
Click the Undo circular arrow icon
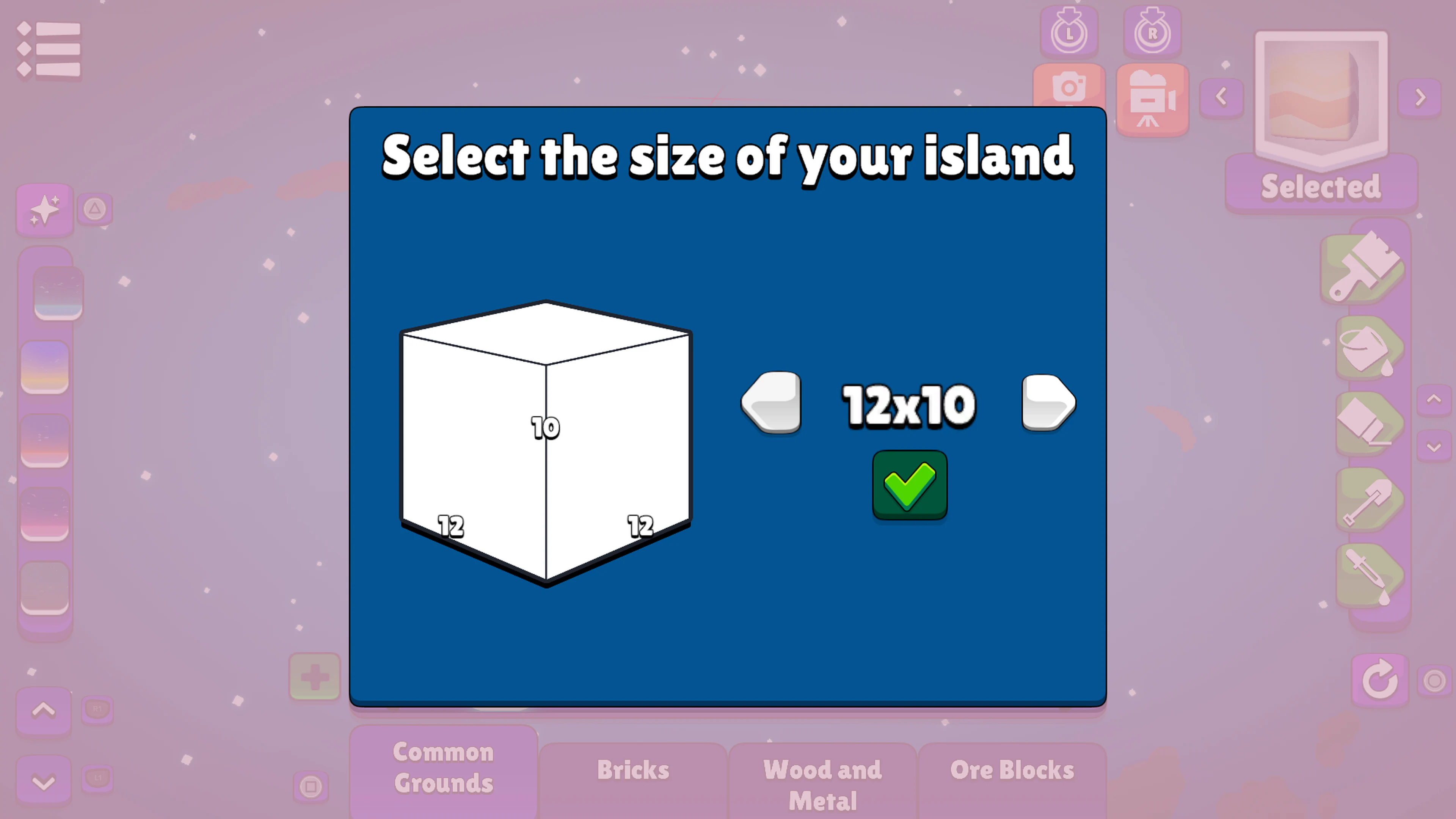(x=1379, y=679)
